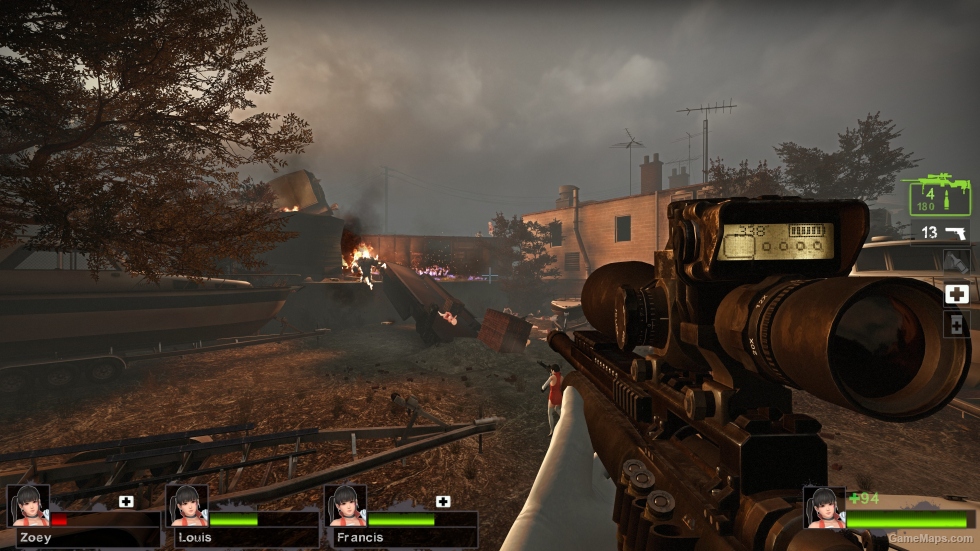The width and height of the screenshot is (980, 551).
Task: Click Zoey's first aid kit indicator
Action: pos(126,501)
